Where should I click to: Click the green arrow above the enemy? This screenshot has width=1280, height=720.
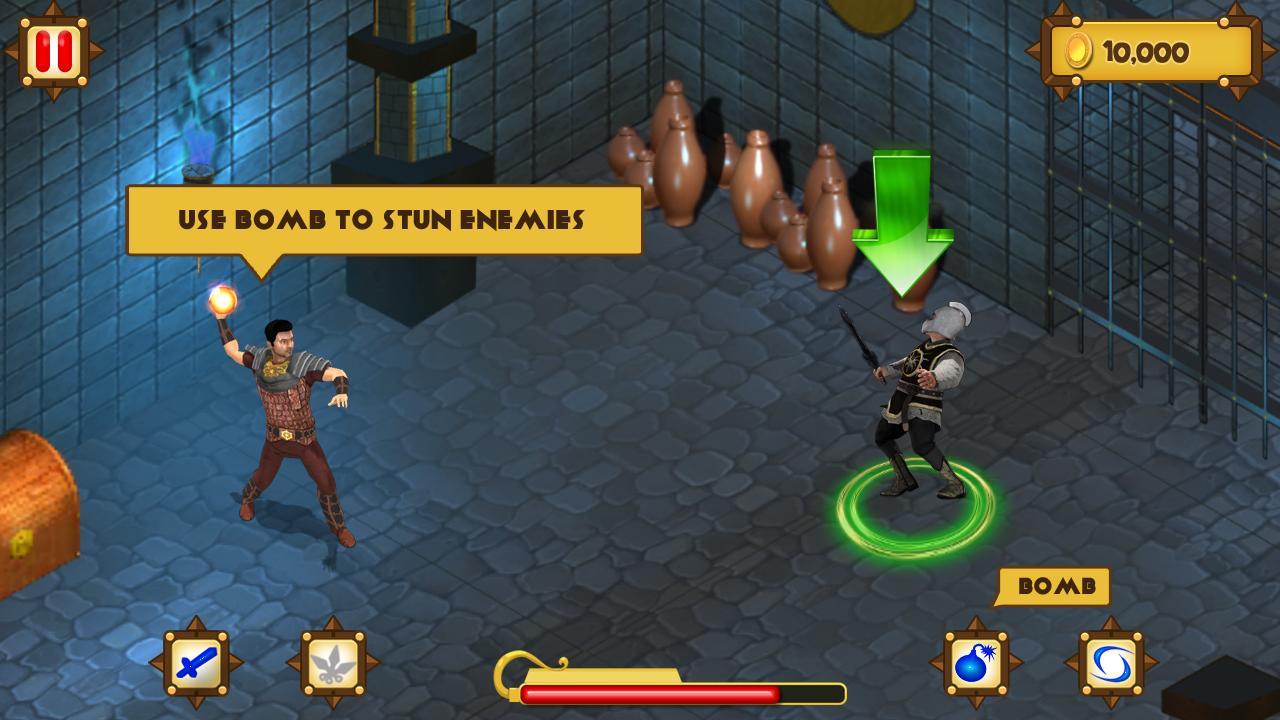tap(902, 215)
